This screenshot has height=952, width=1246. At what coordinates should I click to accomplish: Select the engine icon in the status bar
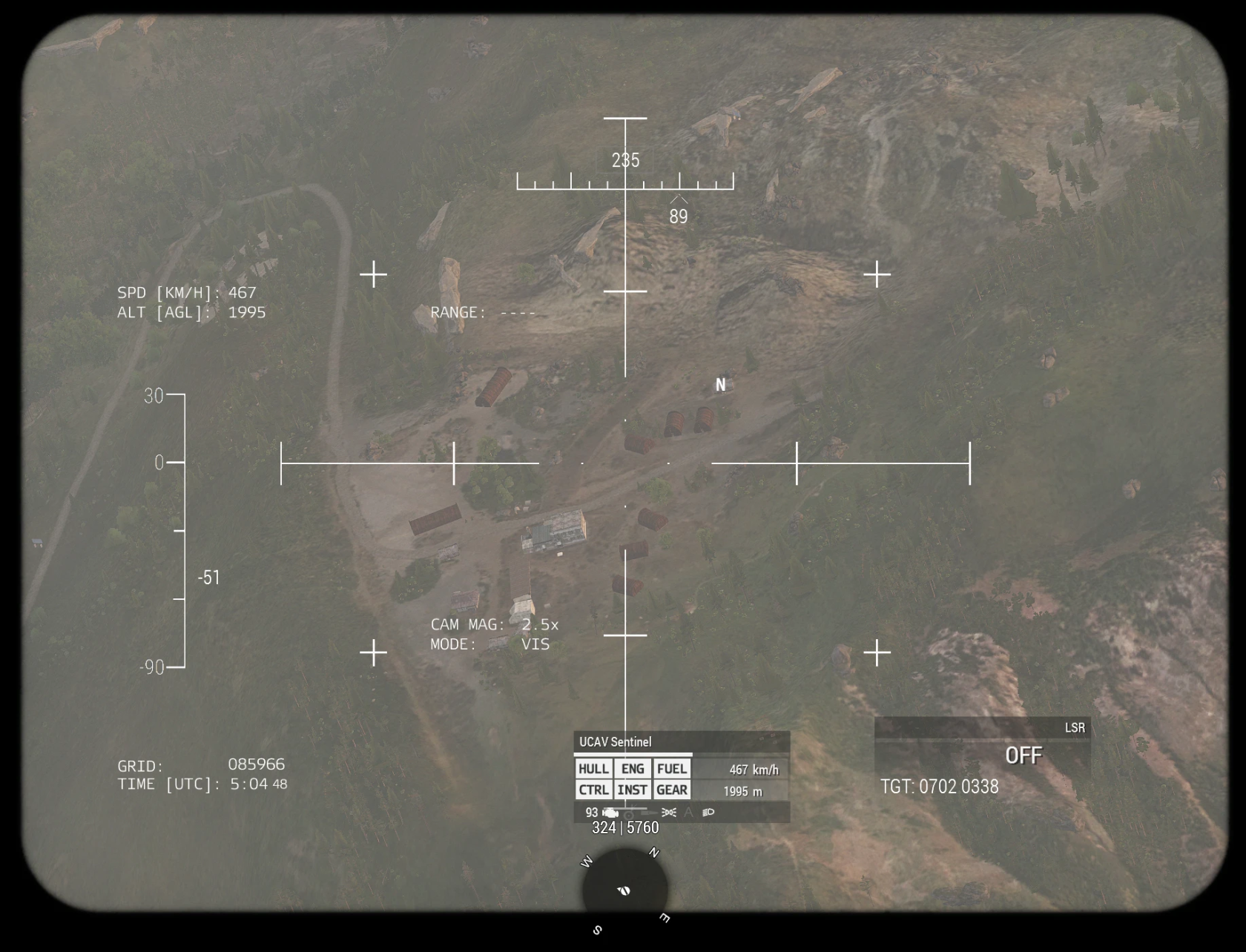click(610, 813)
